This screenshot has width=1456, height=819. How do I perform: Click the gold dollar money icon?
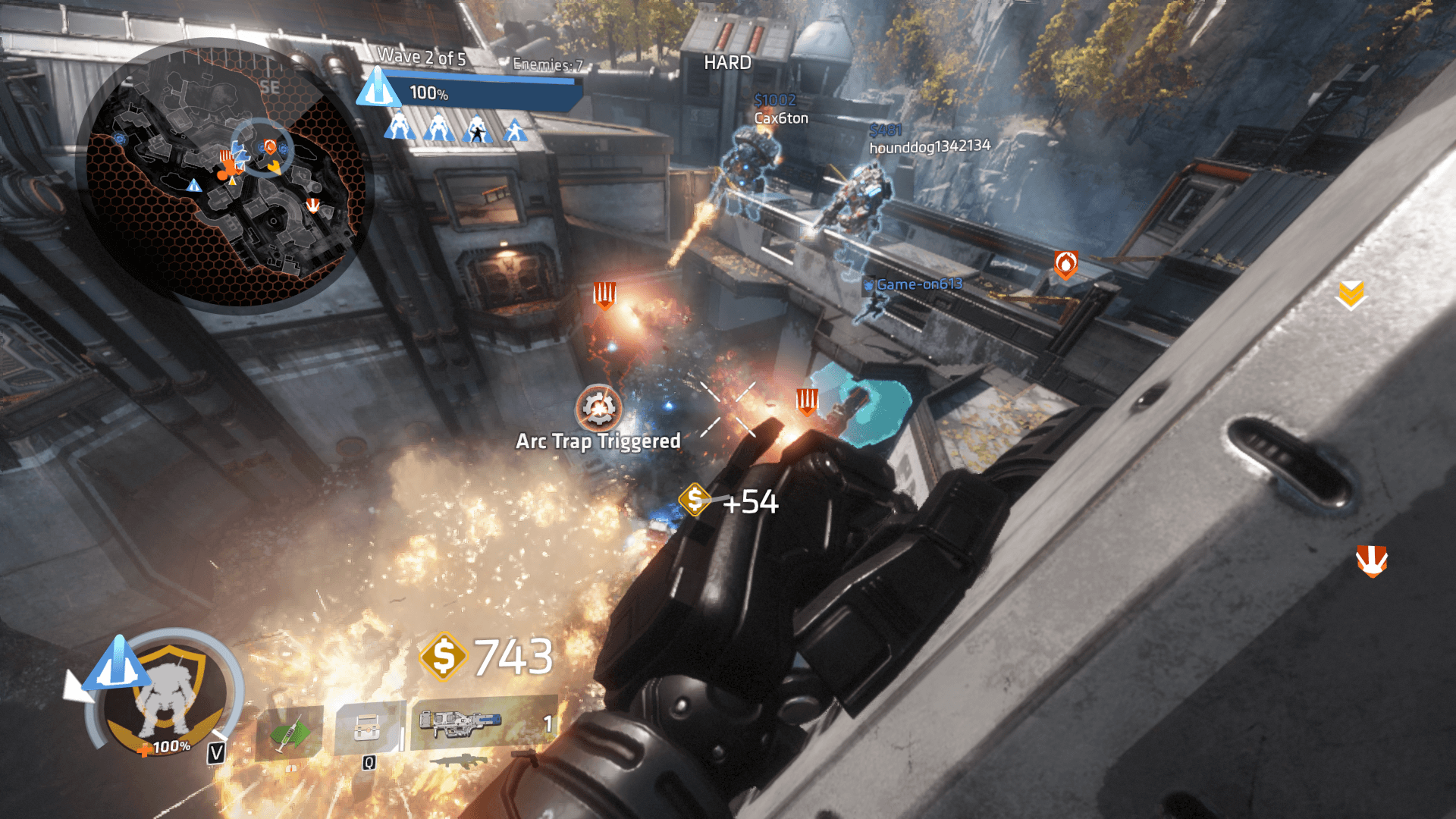point(444,656)
